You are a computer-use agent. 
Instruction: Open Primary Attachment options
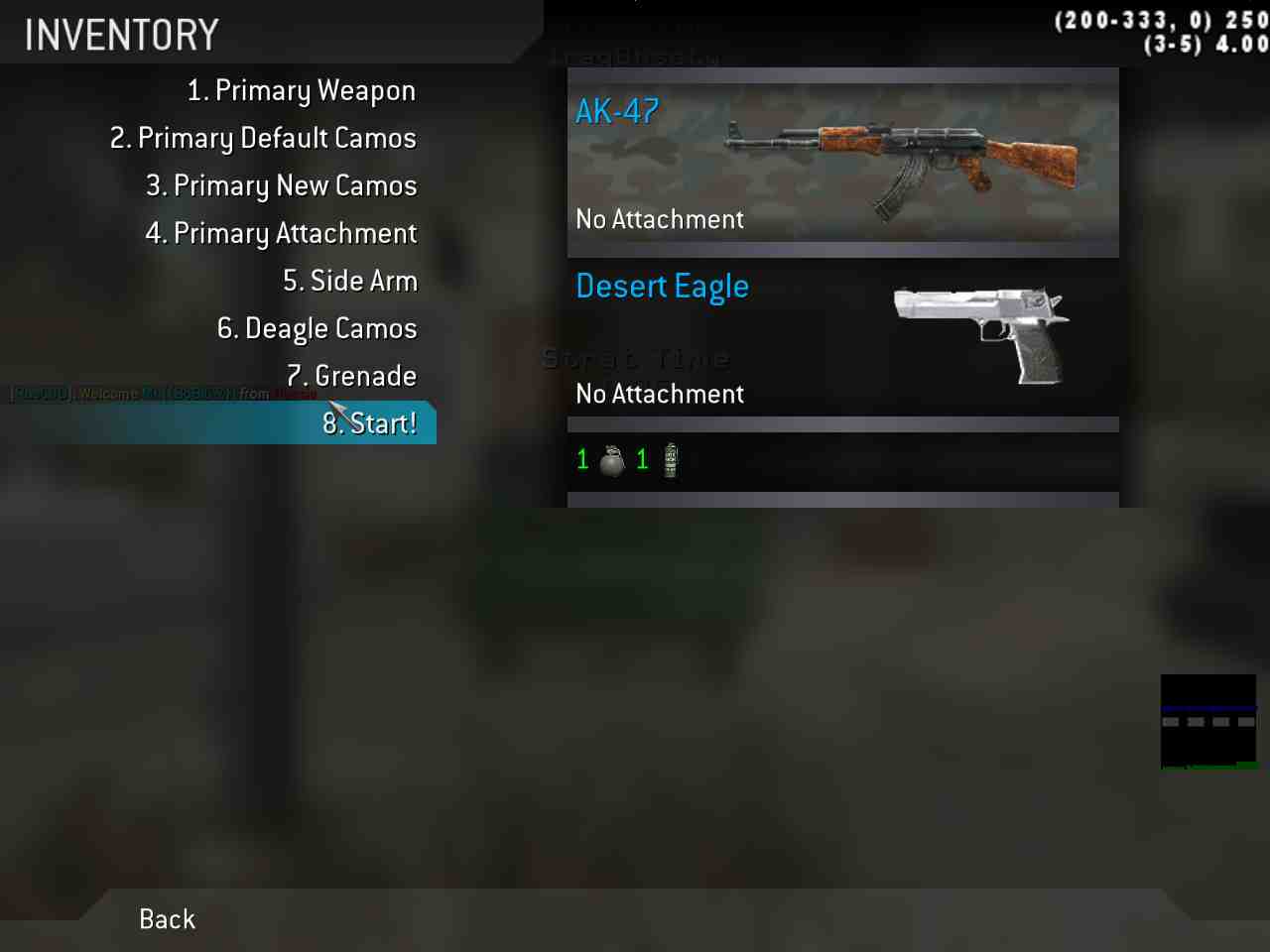pyautogui.click(x=281, y=234)
